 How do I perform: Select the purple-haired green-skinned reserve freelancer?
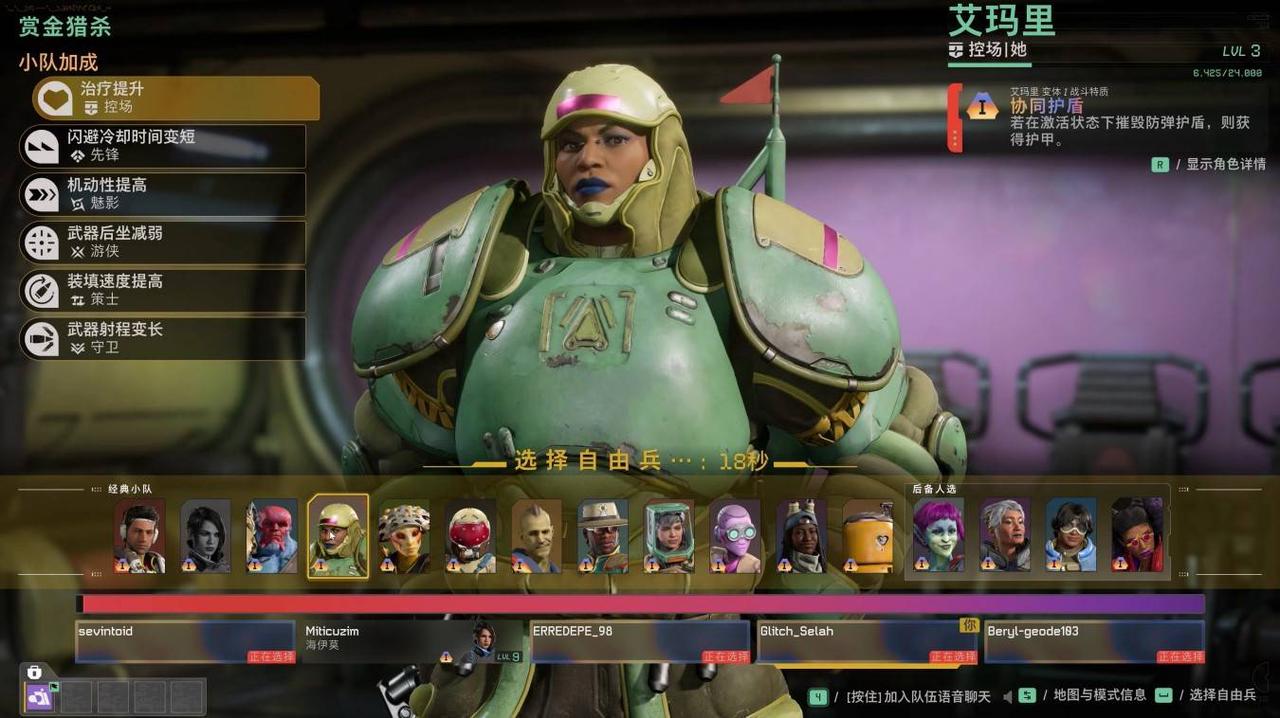[x=939, y=536]
